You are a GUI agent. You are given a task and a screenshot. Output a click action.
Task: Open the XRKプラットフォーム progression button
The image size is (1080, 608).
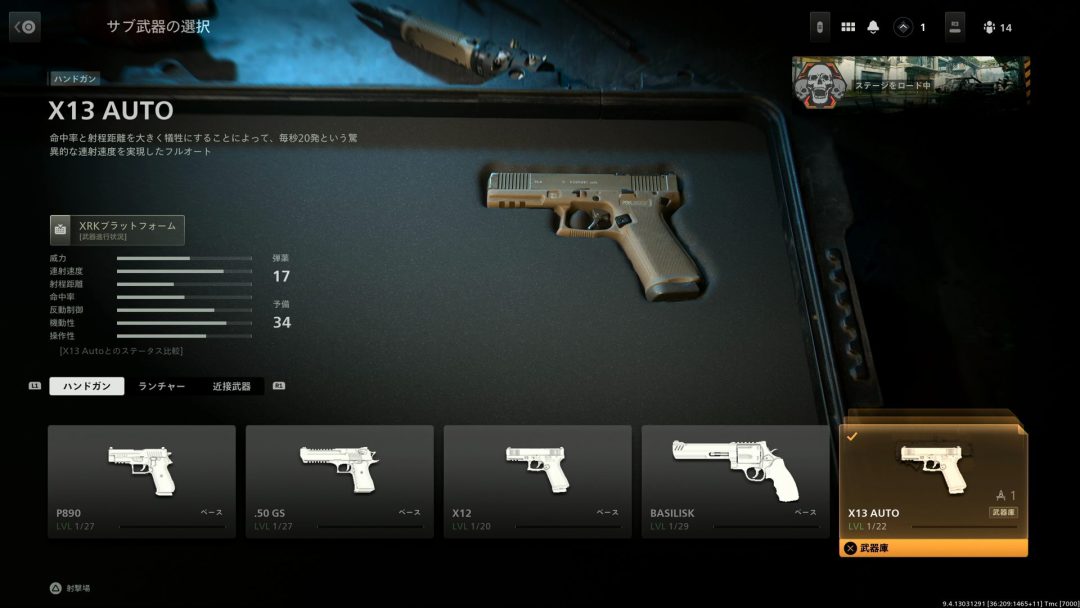click(117, 230)
